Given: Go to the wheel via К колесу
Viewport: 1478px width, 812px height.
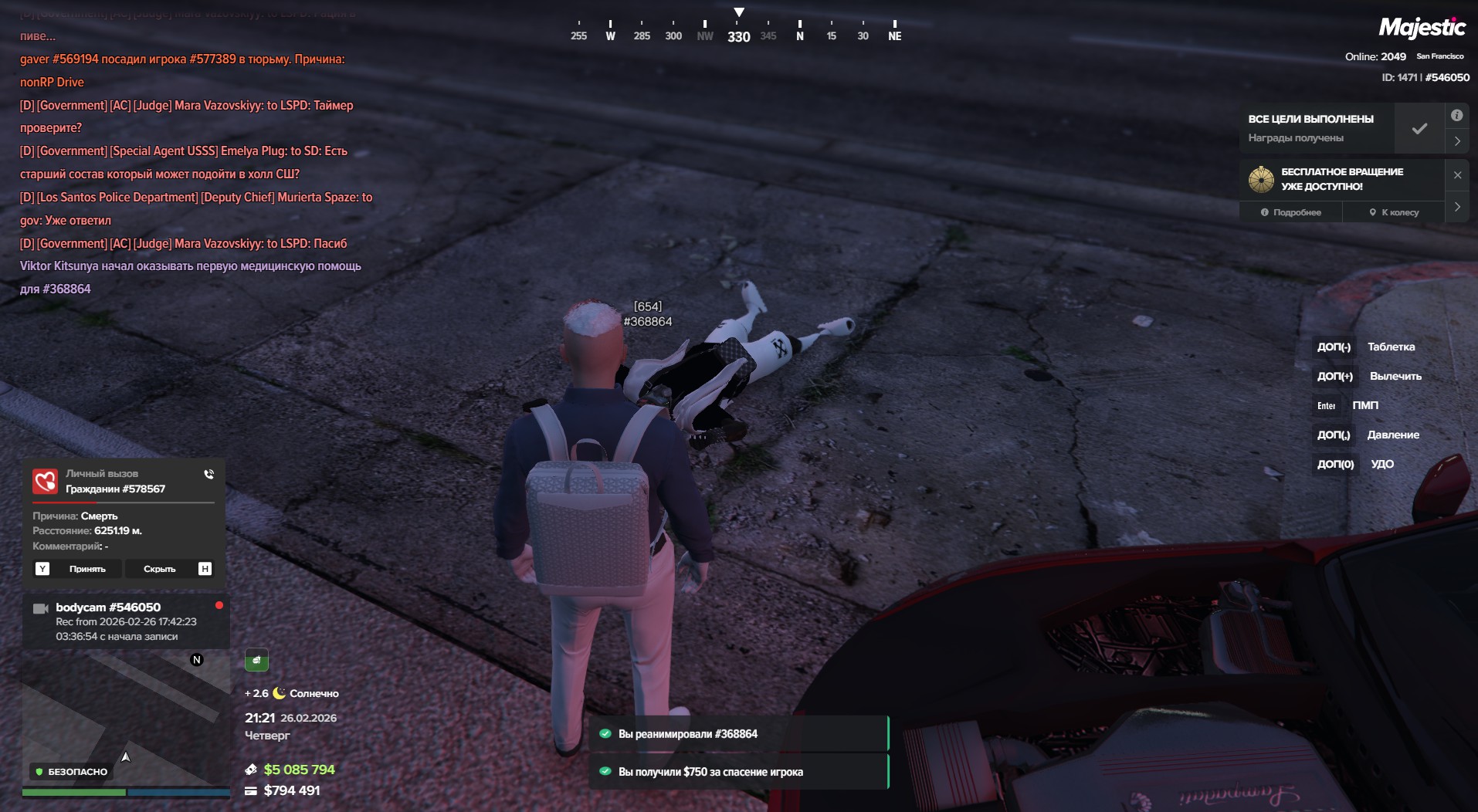Looking at the screenshot, I should 1394,212.
